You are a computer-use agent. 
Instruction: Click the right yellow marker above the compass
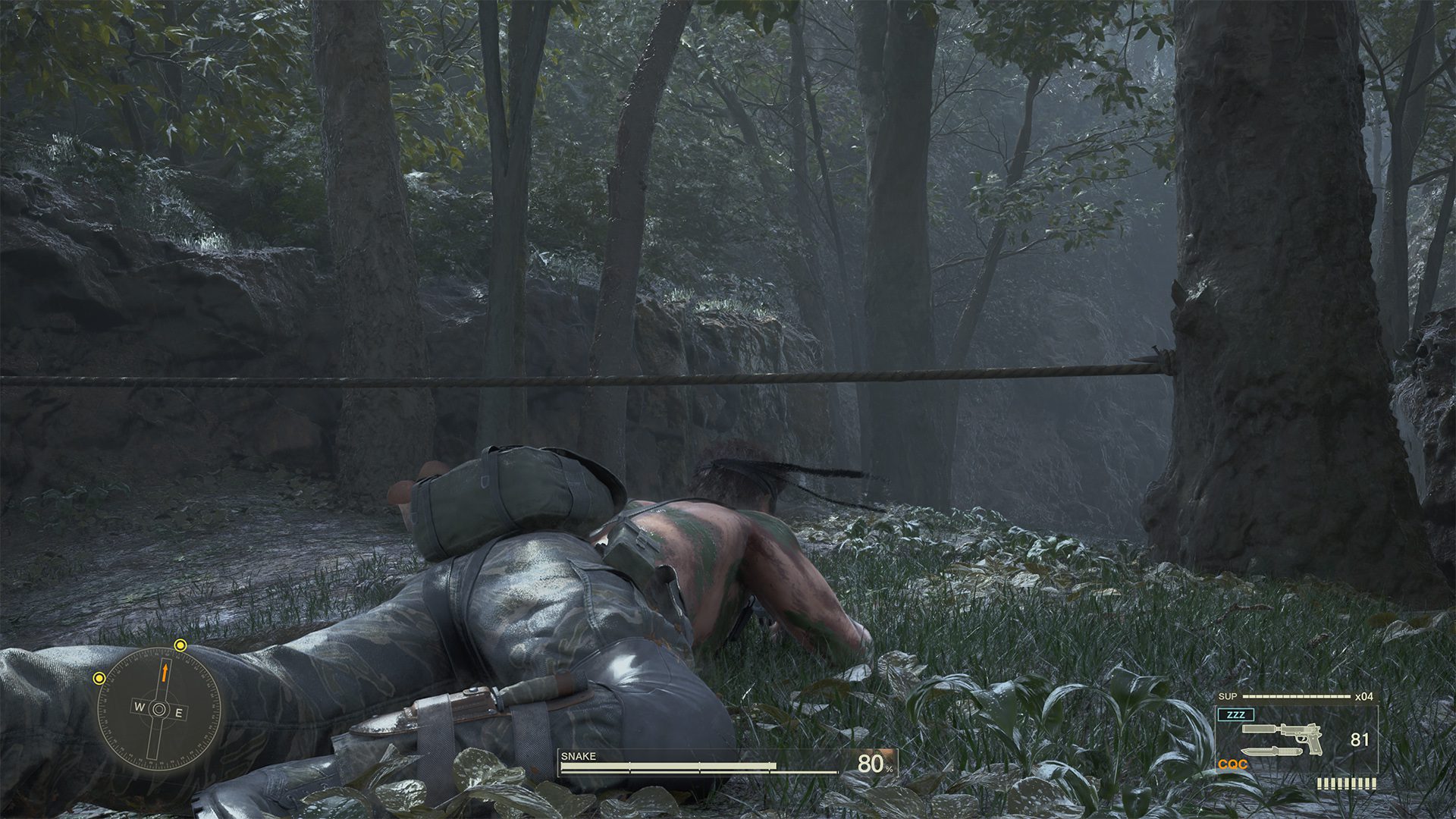180,645
